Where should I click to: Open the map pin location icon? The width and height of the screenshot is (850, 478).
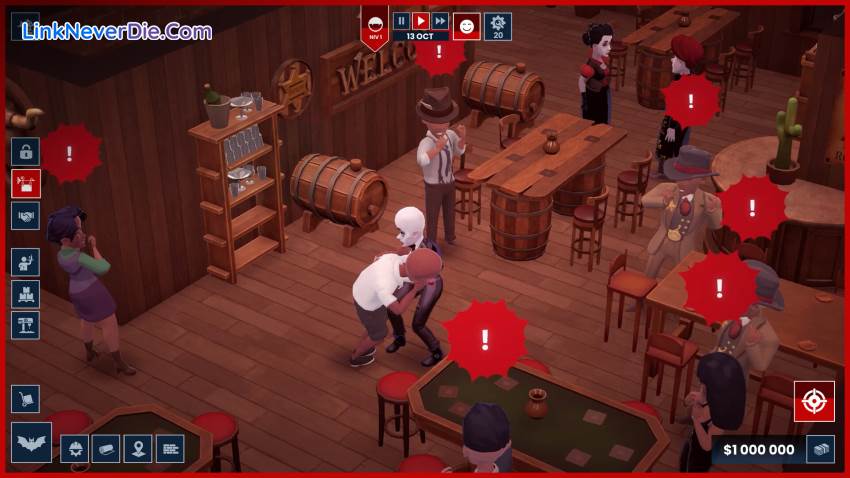(138, 449)
